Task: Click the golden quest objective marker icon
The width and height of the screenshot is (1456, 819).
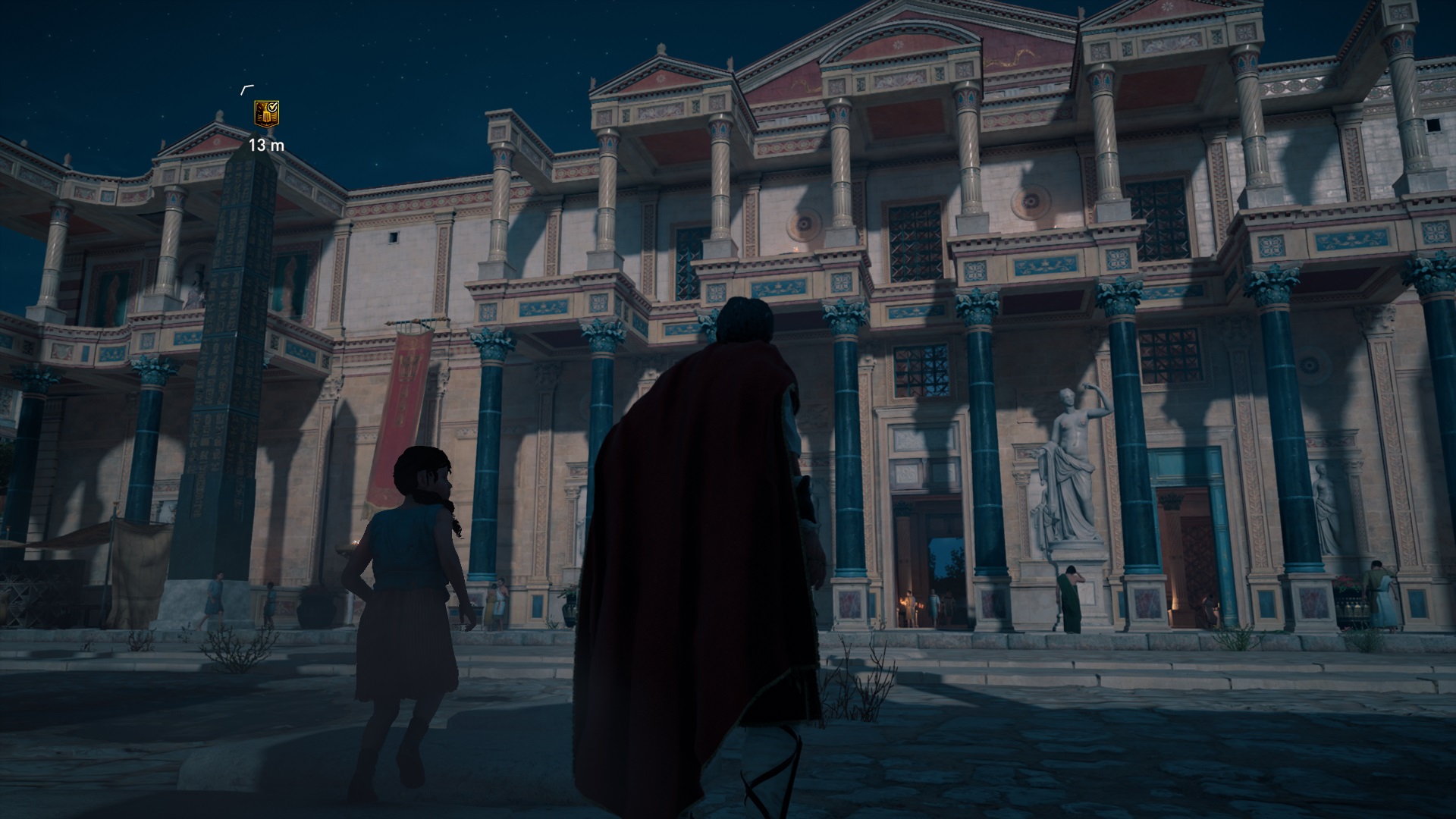Action: click(266, 114)
